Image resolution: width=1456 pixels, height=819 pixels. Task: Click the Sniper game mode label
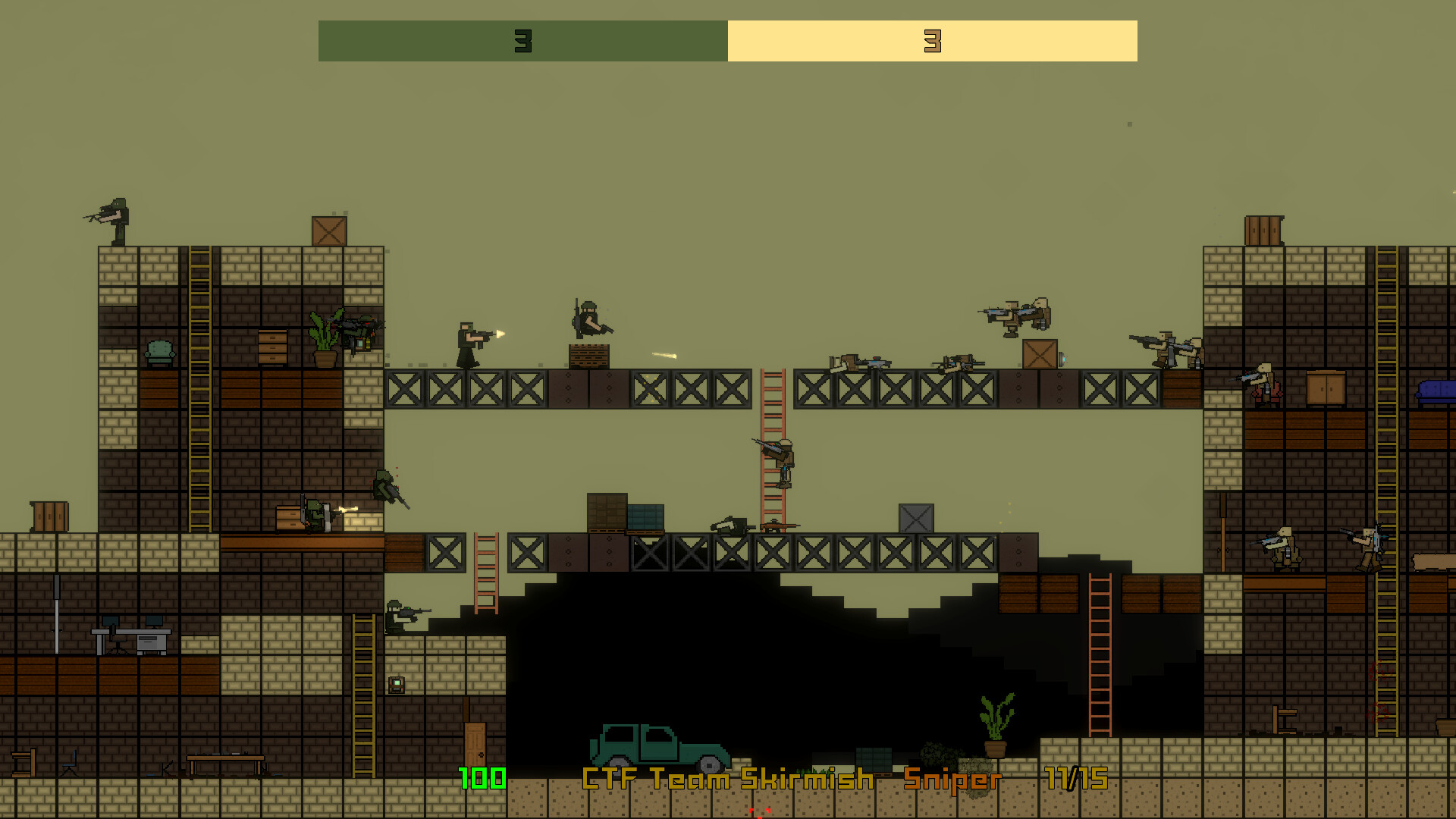[952, 778]
